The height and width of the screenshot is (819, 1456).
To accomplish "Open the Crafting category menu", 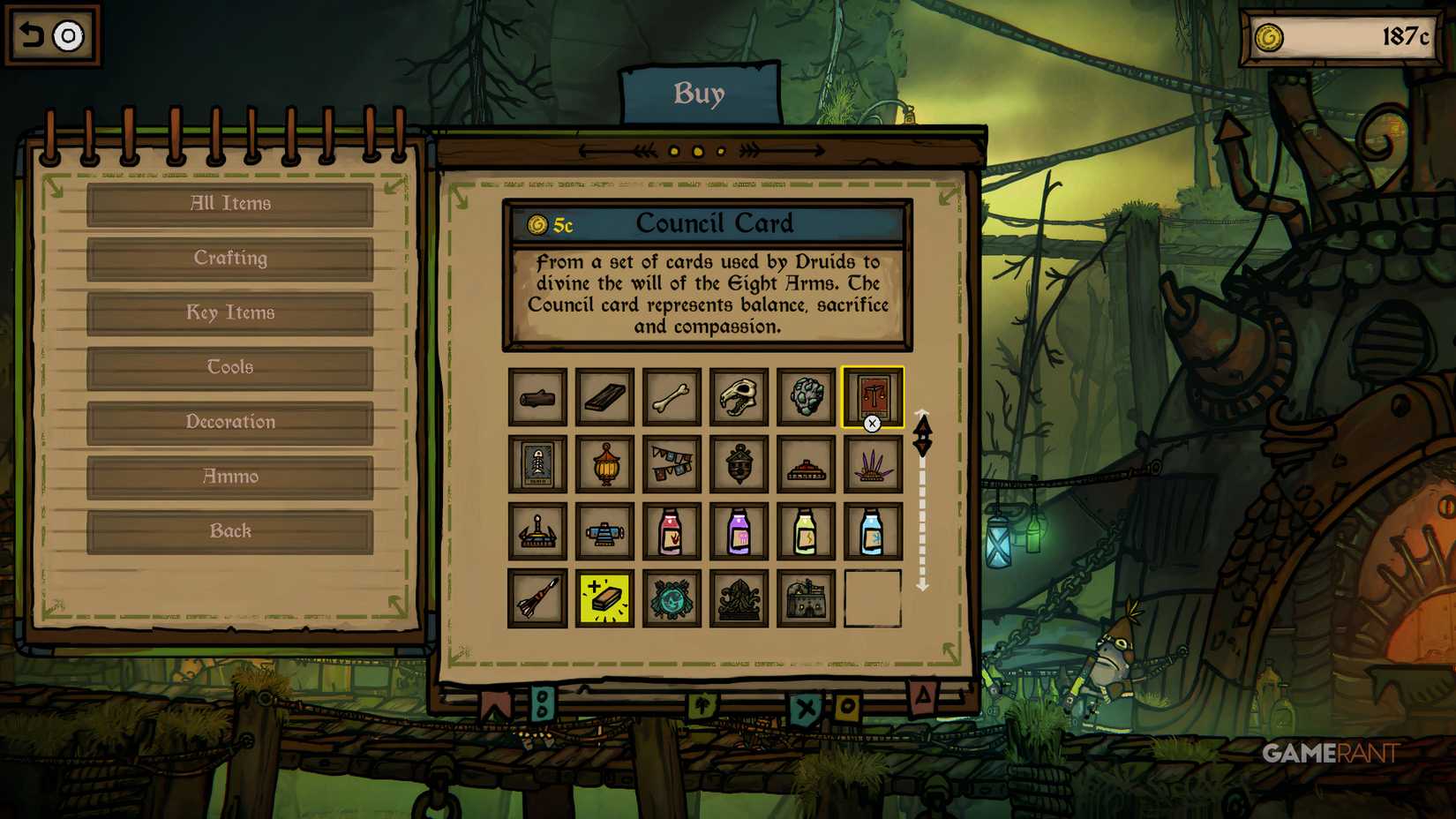I will click(229, 258).
